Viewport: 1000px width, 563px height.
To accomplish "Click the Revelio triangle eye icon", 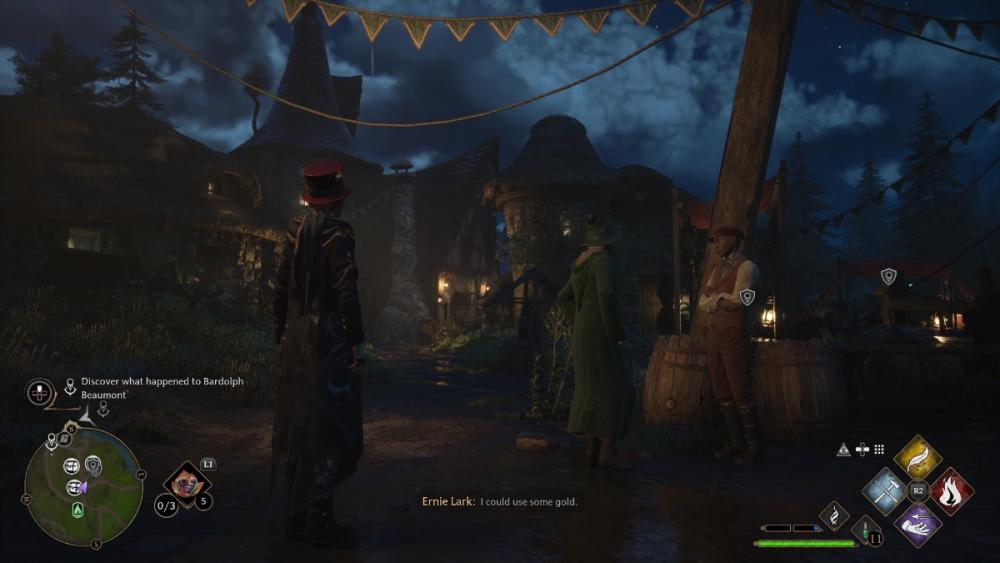I will tap(844, 450).
